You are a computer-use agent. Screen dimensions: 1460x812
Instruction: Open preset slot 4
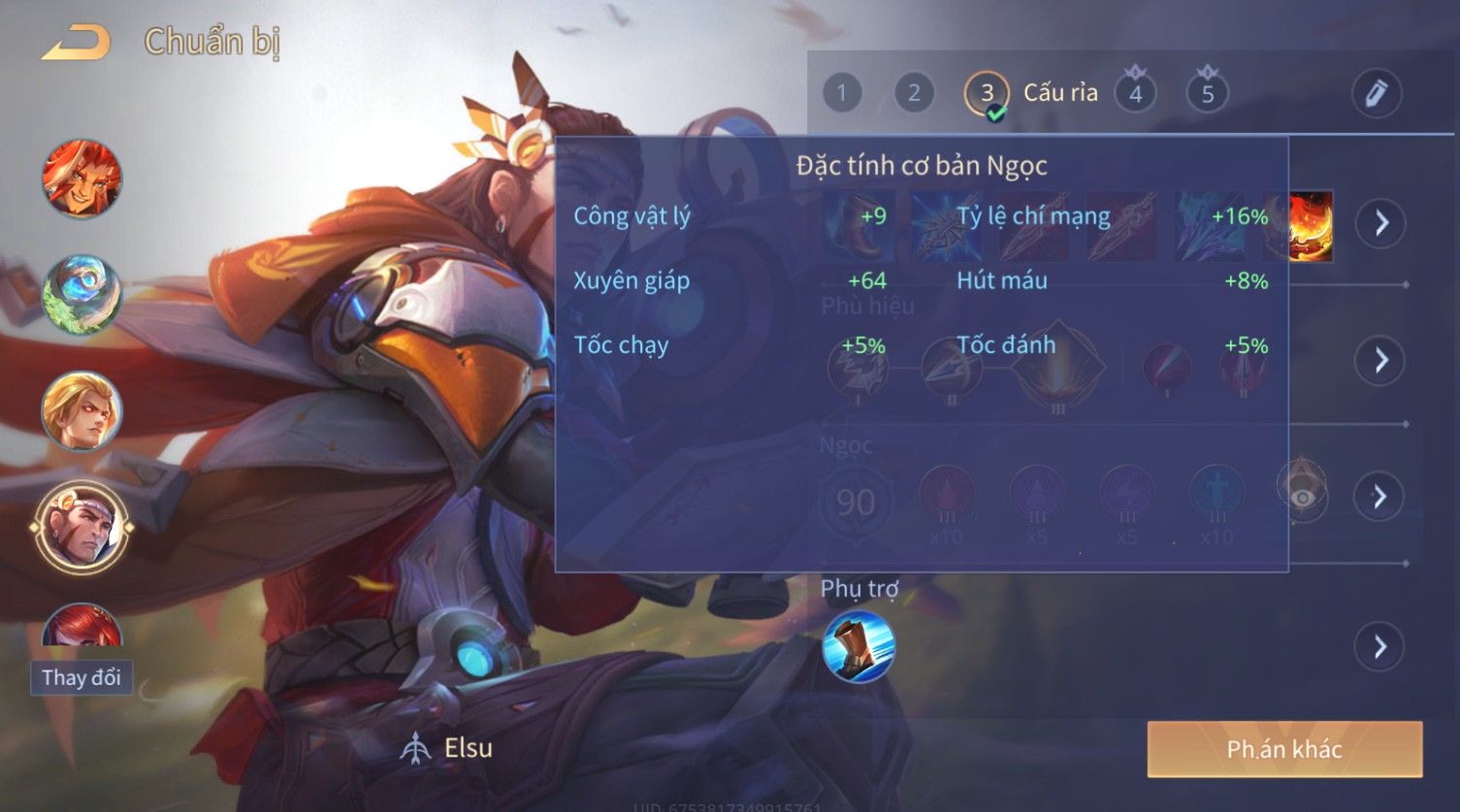pos(1135,93)
